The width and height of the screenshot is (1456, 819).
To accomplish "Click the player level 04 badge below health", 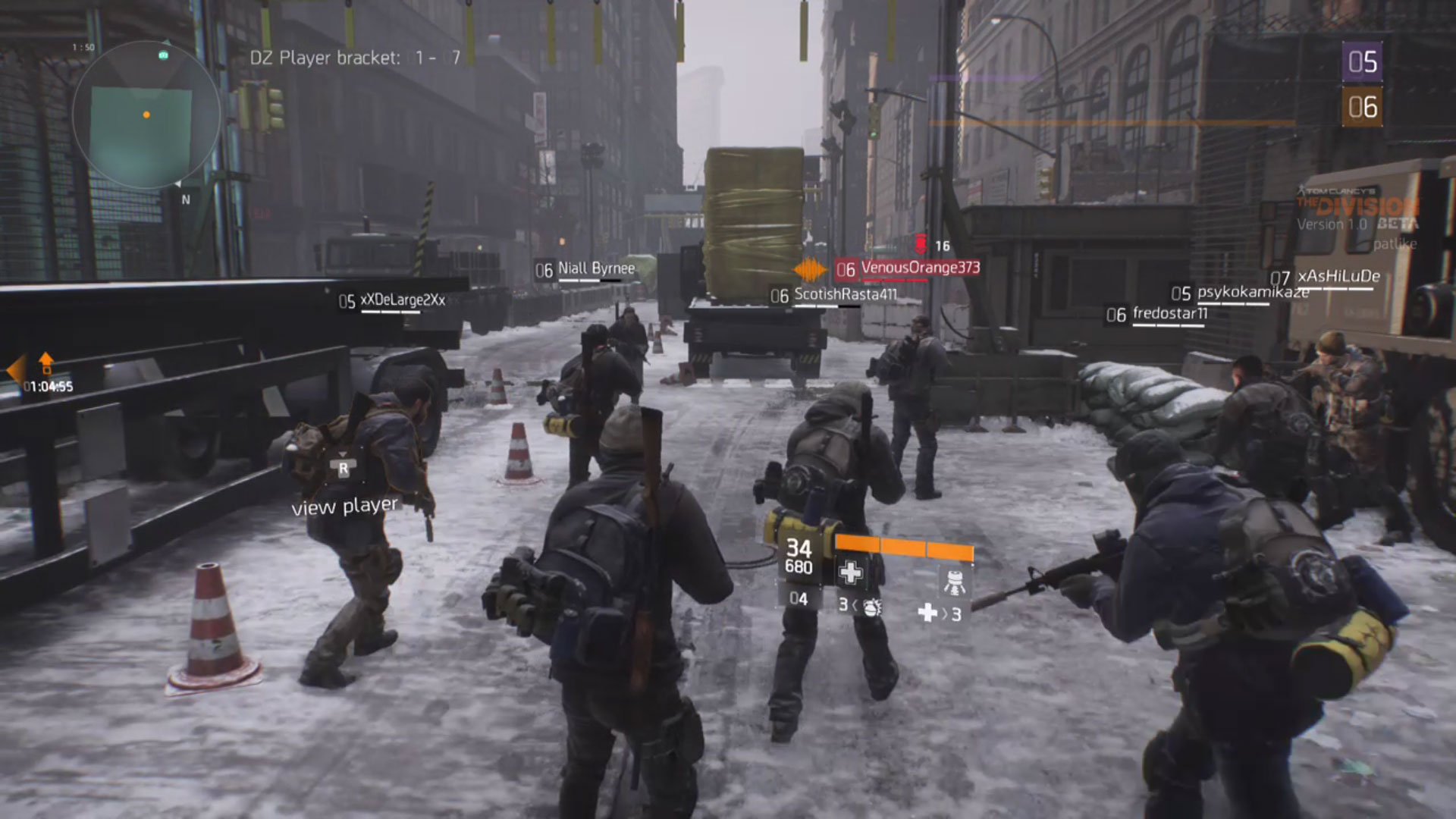I will point(799,599).
